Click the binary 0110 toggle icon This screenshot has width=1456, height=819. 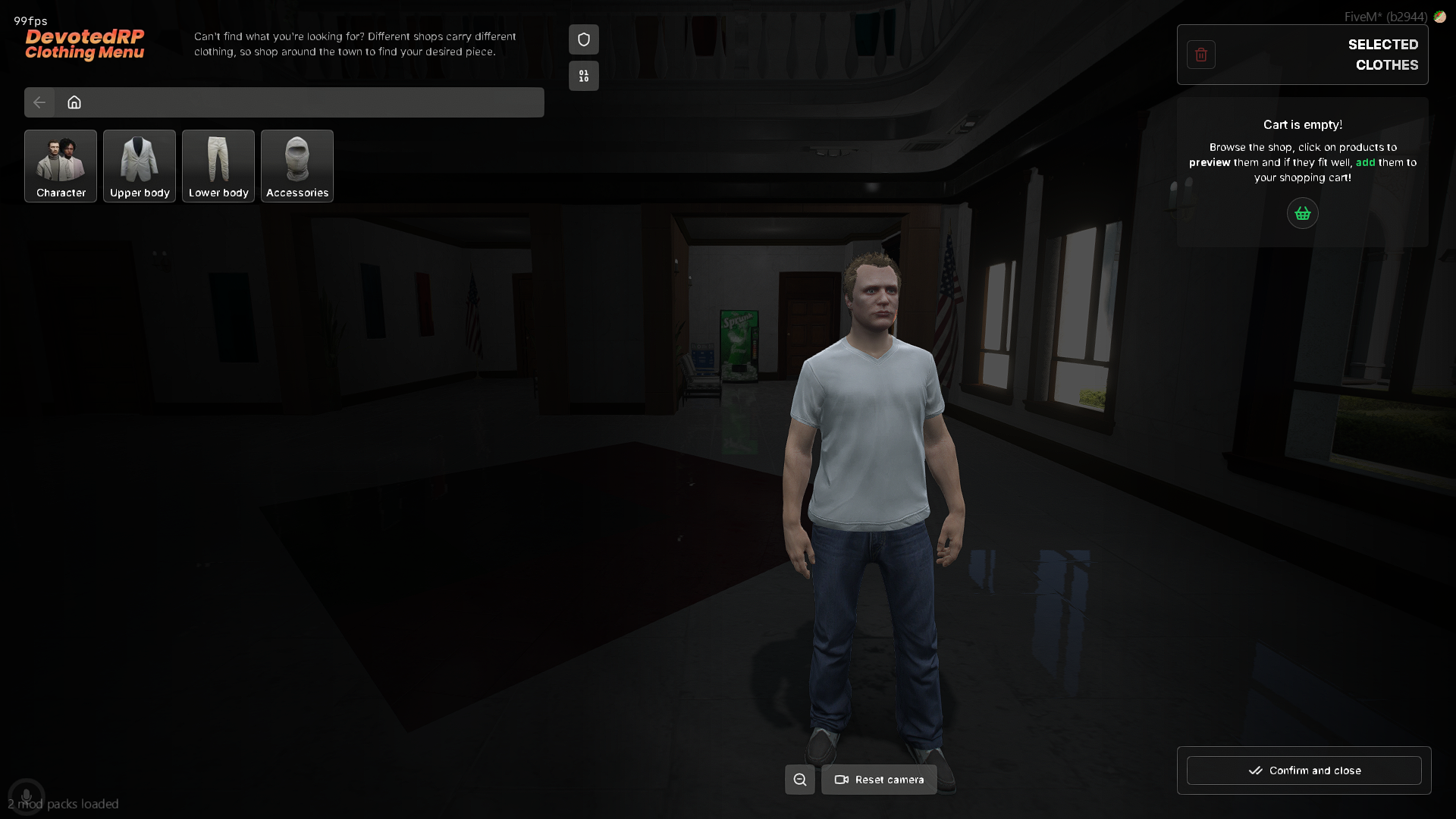583,75
